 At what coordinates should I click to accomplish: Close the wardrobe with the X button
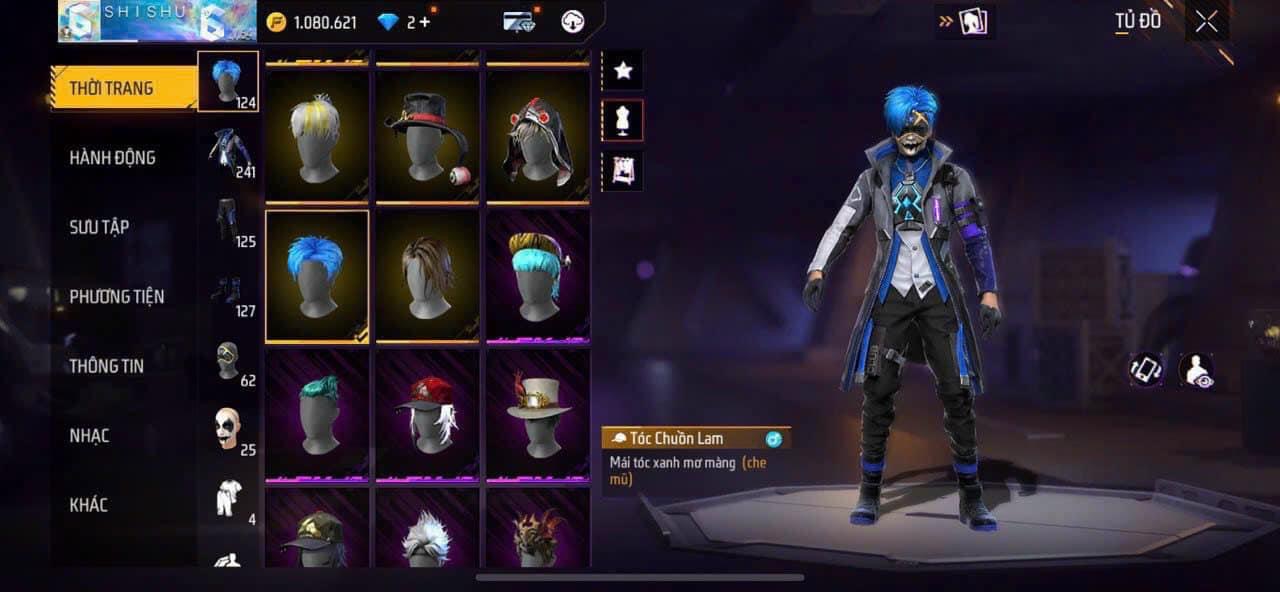1207,22
